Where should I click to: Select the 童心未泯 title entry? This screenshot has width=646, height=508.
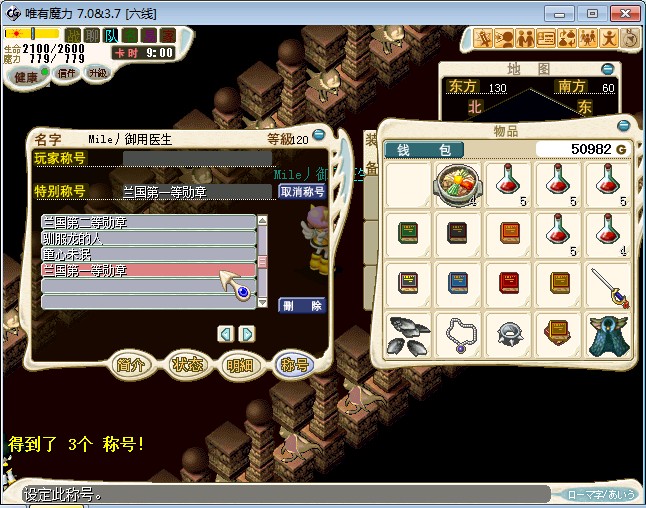coord(148,255)
